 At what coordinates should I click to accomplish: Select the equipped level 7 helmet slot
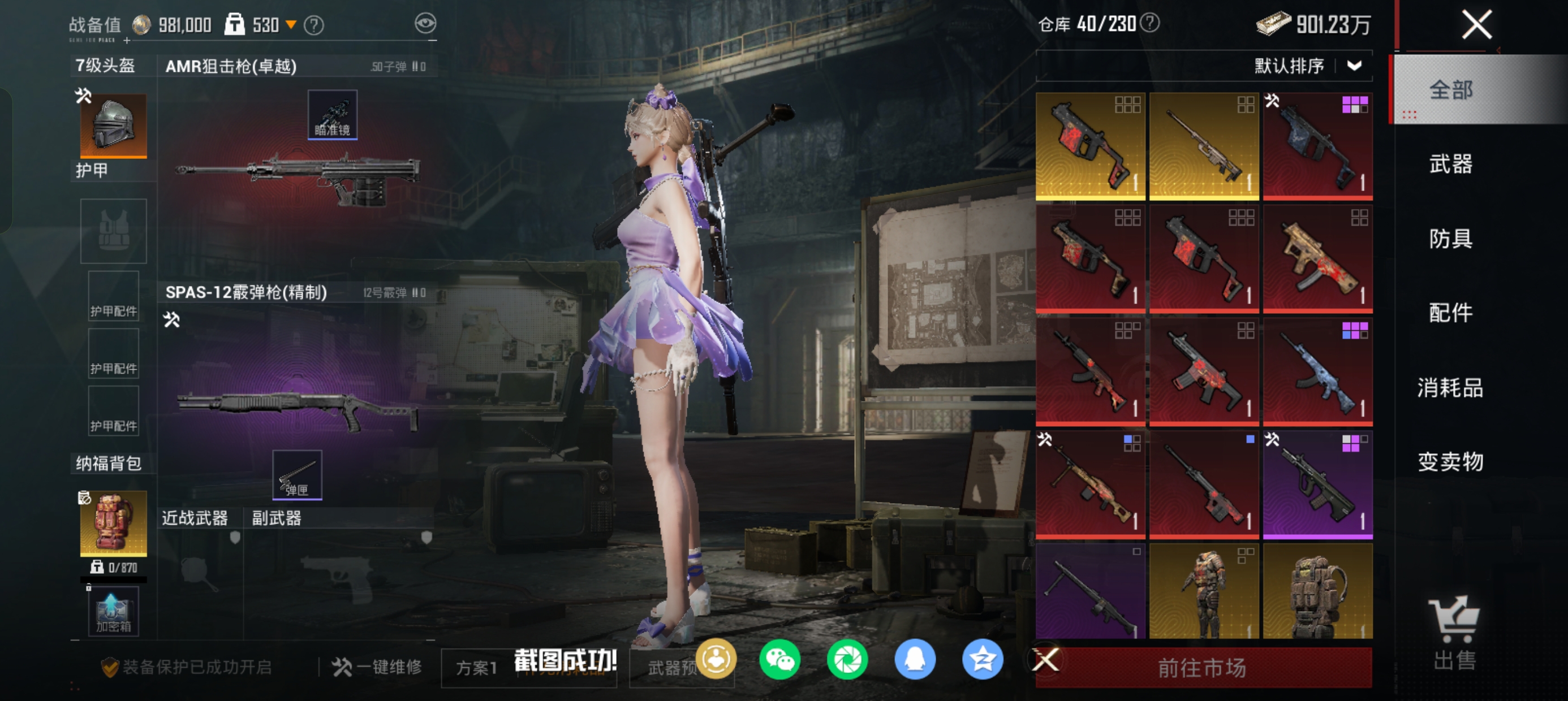113,126
